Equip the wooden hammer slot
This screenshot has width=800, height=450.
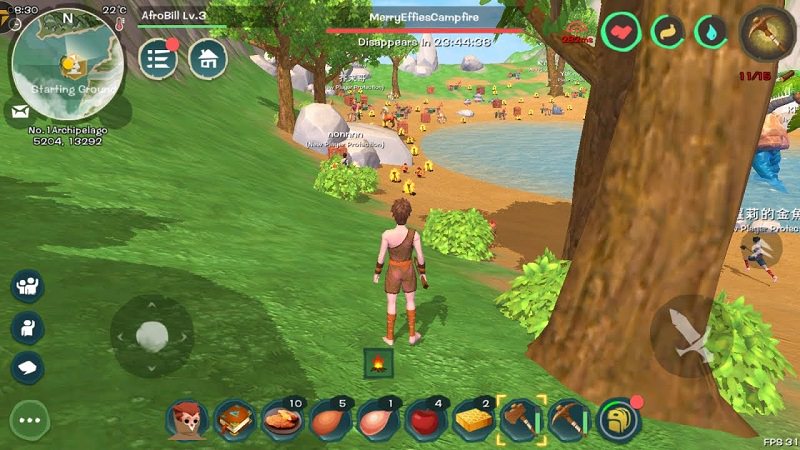521,420
